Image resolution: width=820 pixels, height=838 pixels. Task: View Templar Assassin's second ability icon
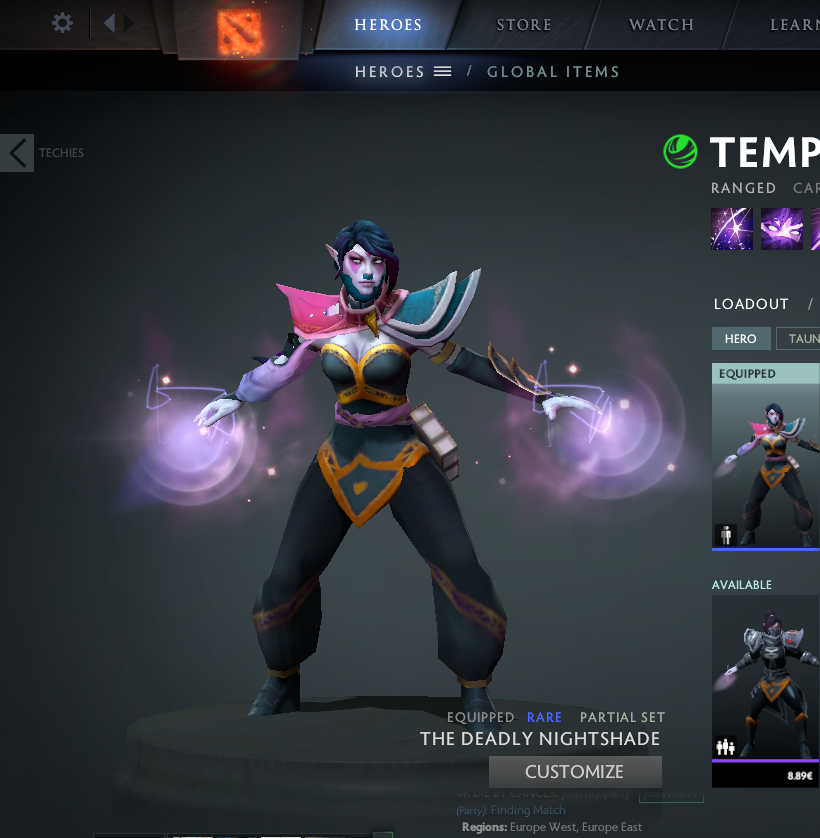click(782, 229)
